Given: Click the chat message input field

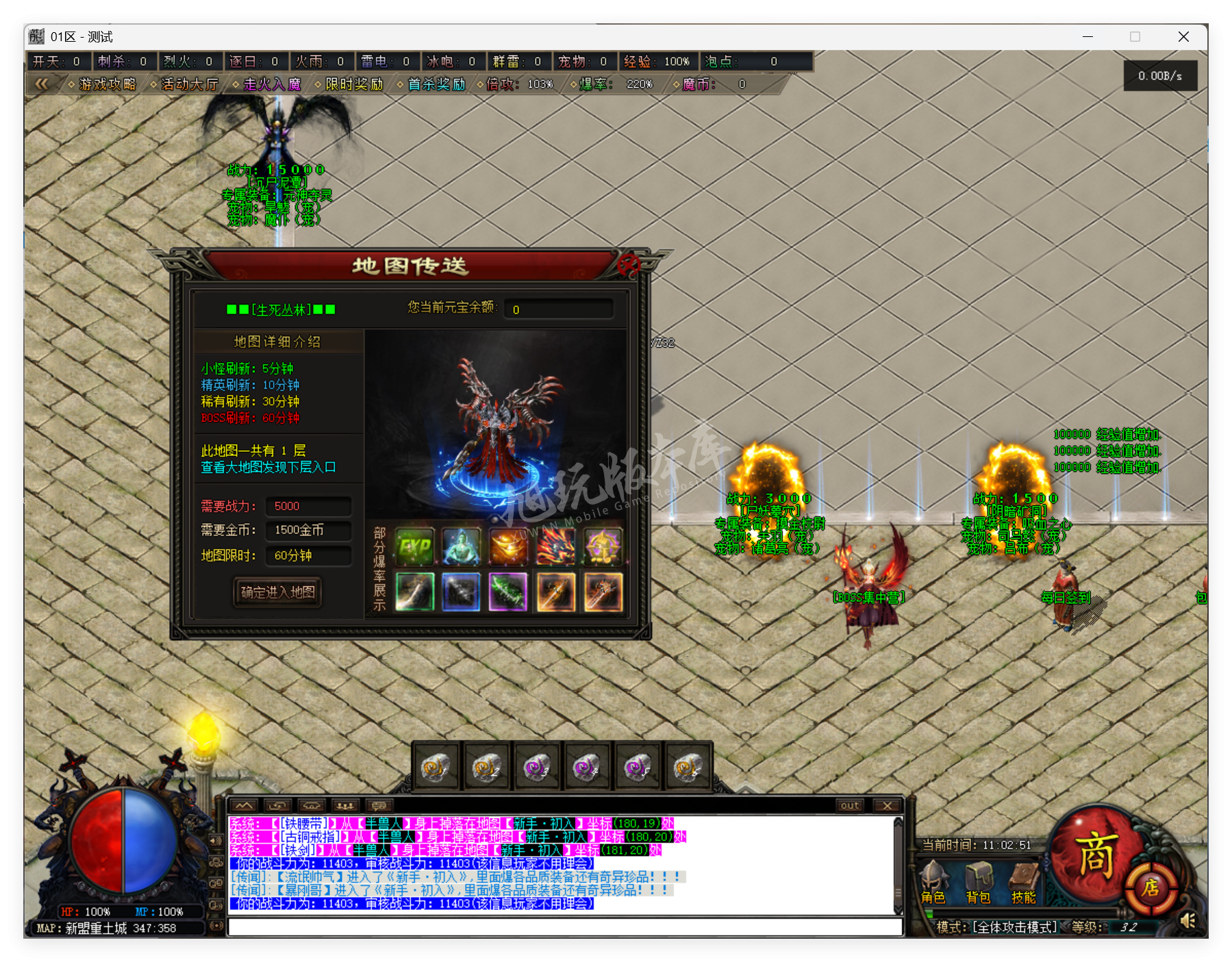Looking at the screenshot, I should pos(562,926).
